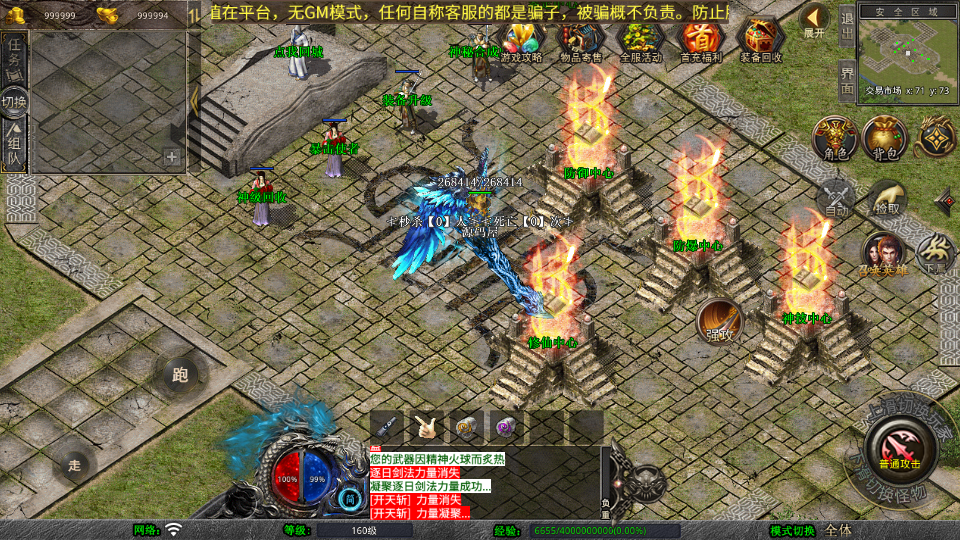Click the 召唤英雄 summon hero button
This screenshot has height=540, width=960.
tap(883, 253)
